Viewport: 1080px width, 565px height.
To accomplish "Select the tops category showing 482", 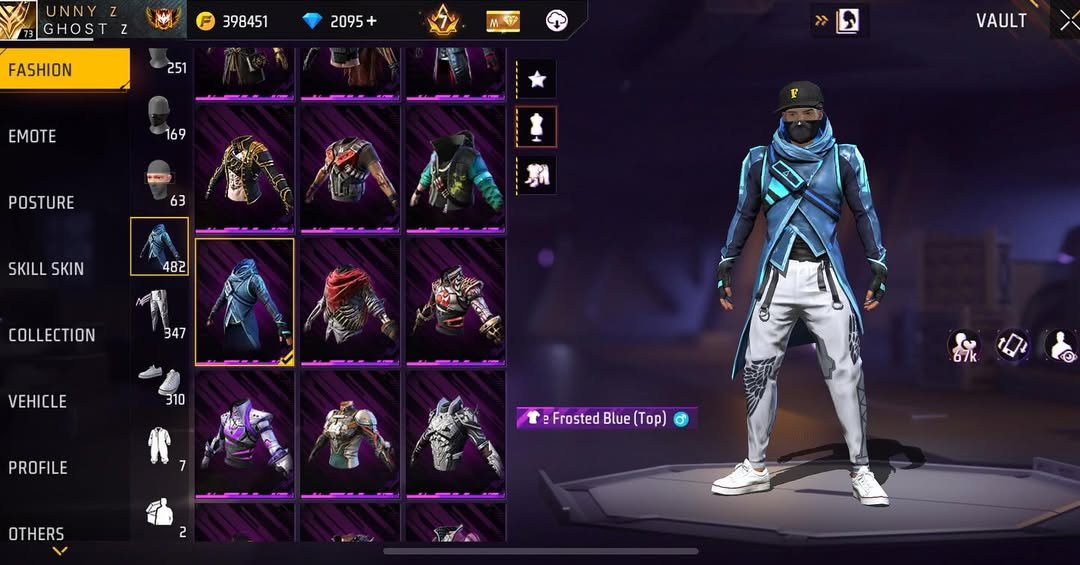I will pyautogui.click(x=159, y=246).
